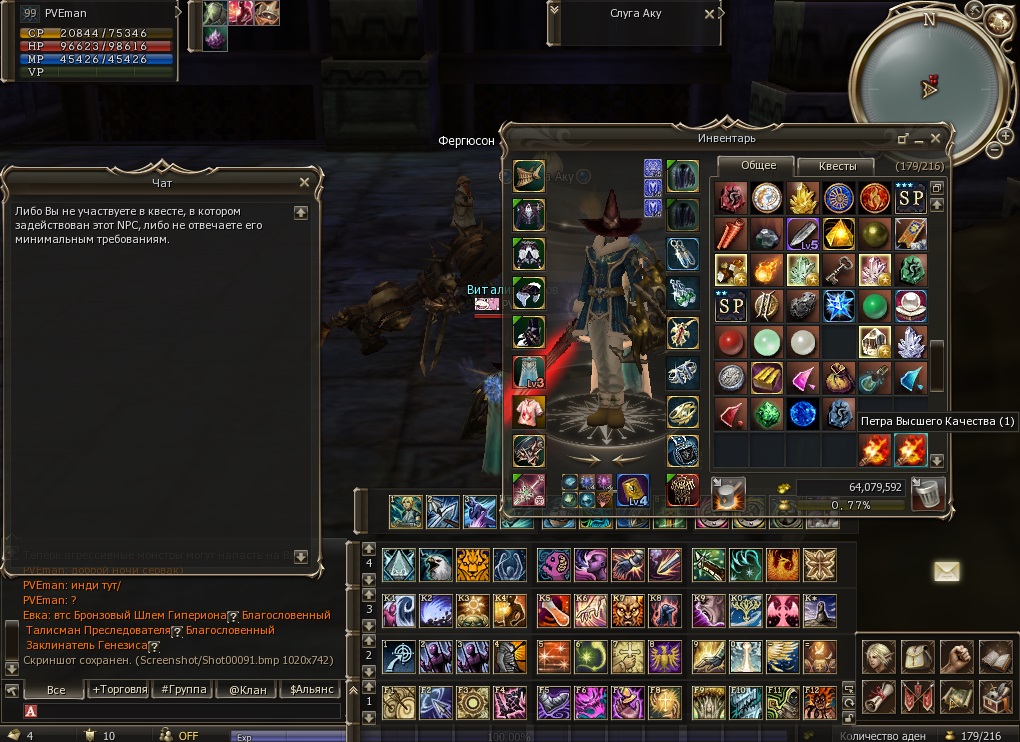Select the Общее inventory tab
The height and width of the screenshot is (742, 1020).
(x=757, y=166)
